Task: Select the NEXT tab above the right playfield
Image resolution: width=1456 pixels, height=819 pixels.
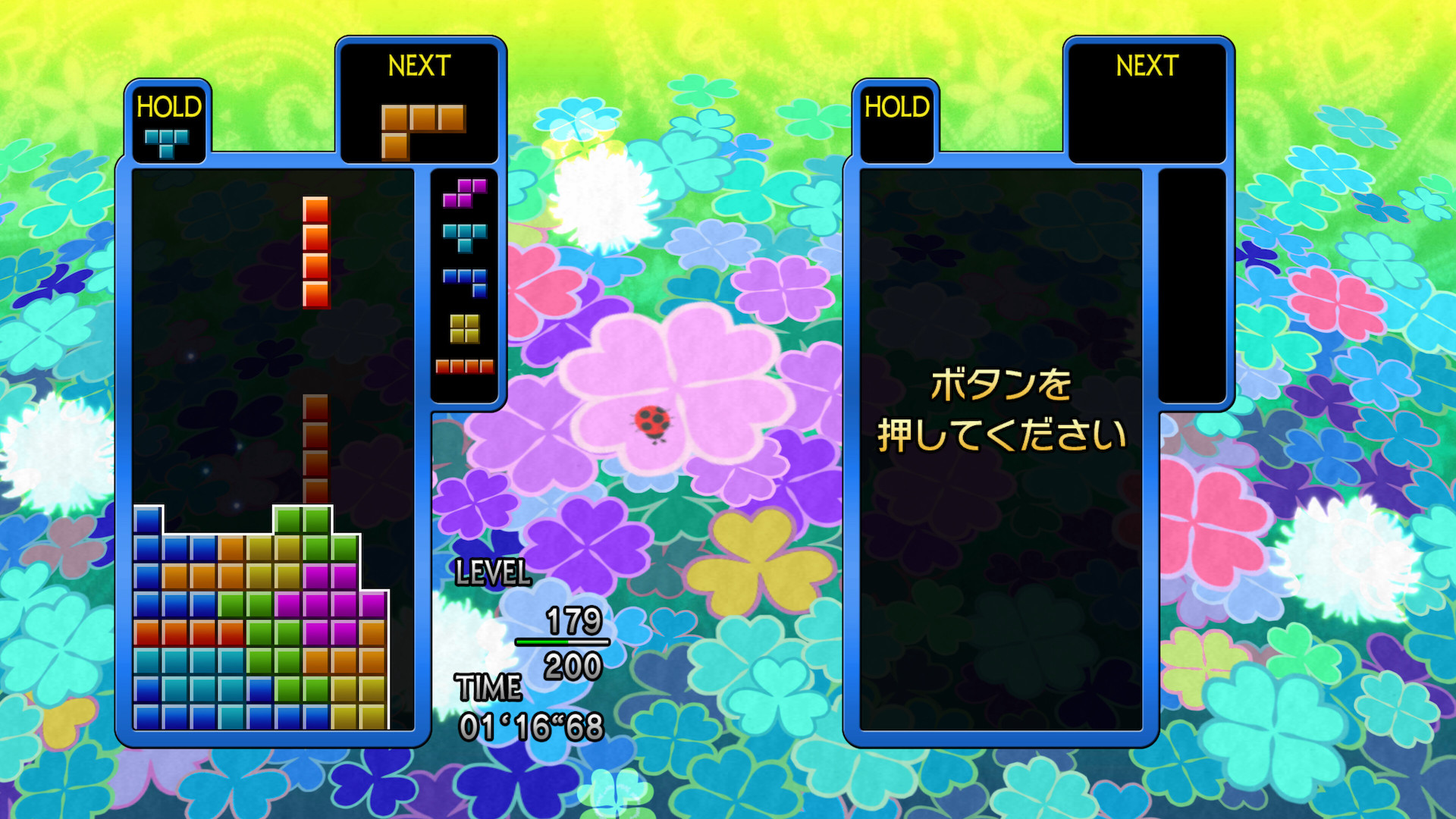Action: (1146, 67)
